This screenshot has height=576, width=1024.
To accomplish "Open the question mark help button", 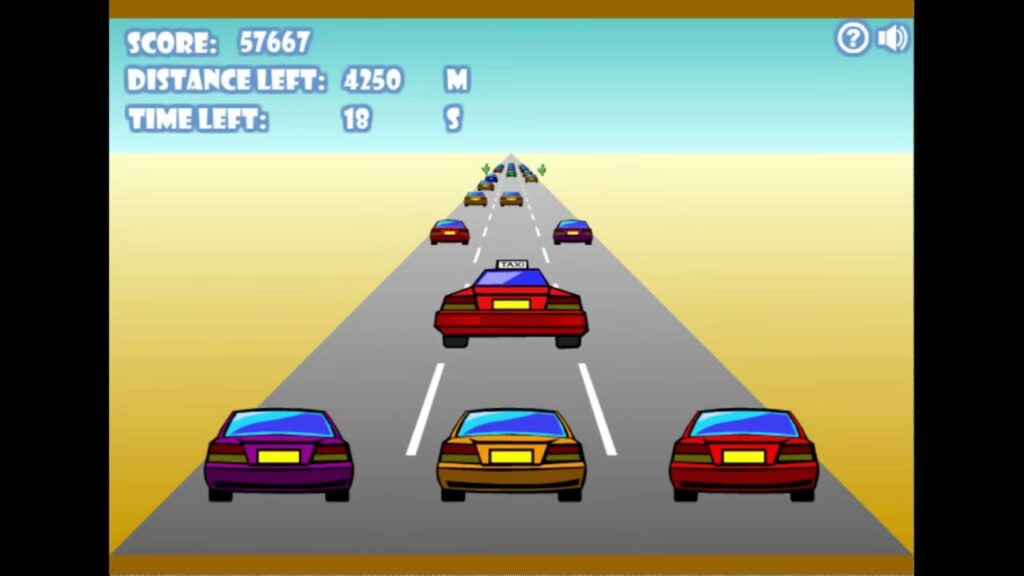I will click(852, 39).
